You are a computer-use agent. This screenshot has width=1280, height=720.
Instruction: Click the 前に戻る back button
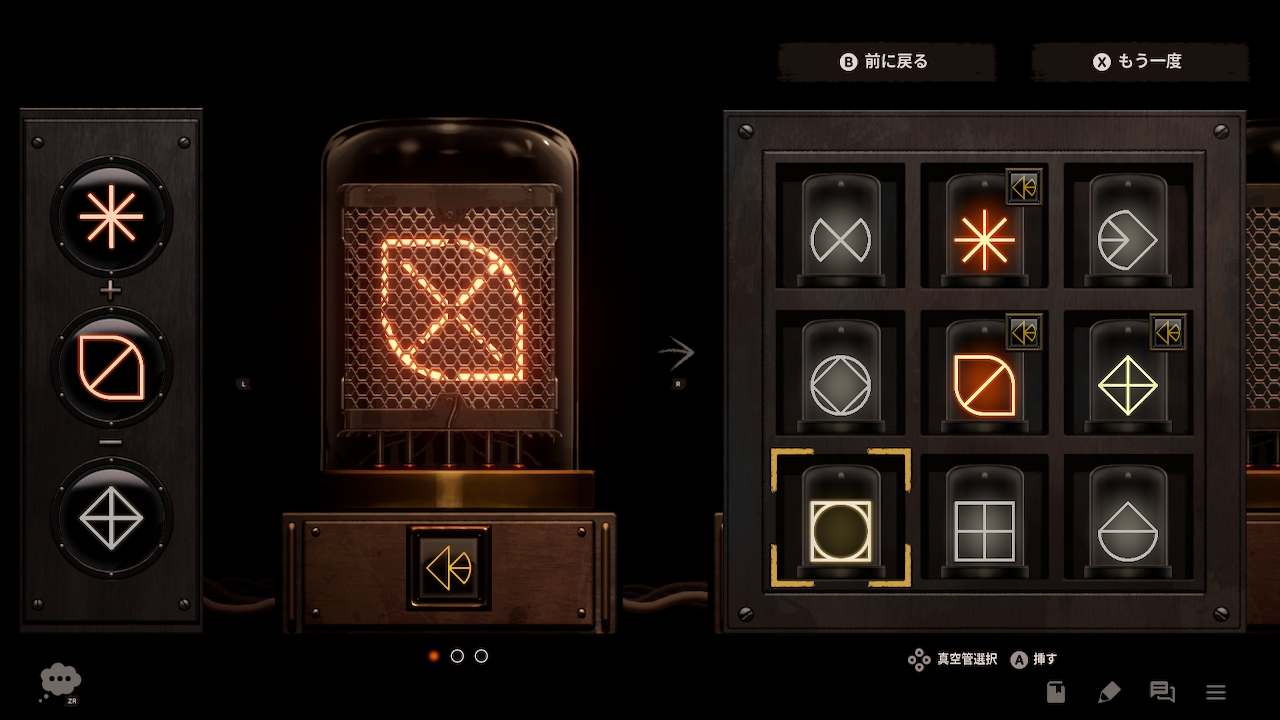click(x=886, y=62)
